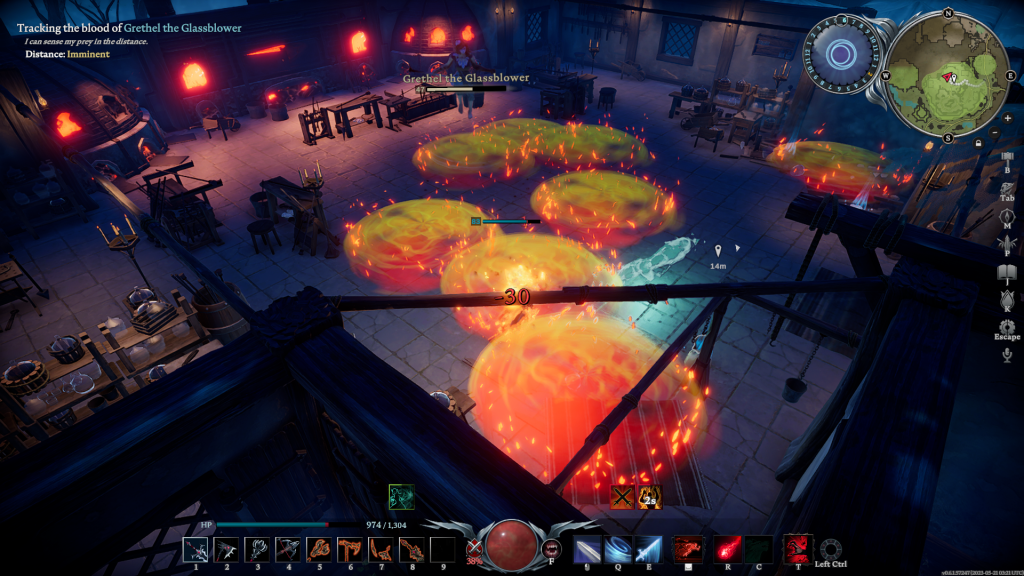Image resolution: width=1024 pixels, height=576 pixels.
Task: Activate the whirlwind weapon skill
Action: click(618, 549)
